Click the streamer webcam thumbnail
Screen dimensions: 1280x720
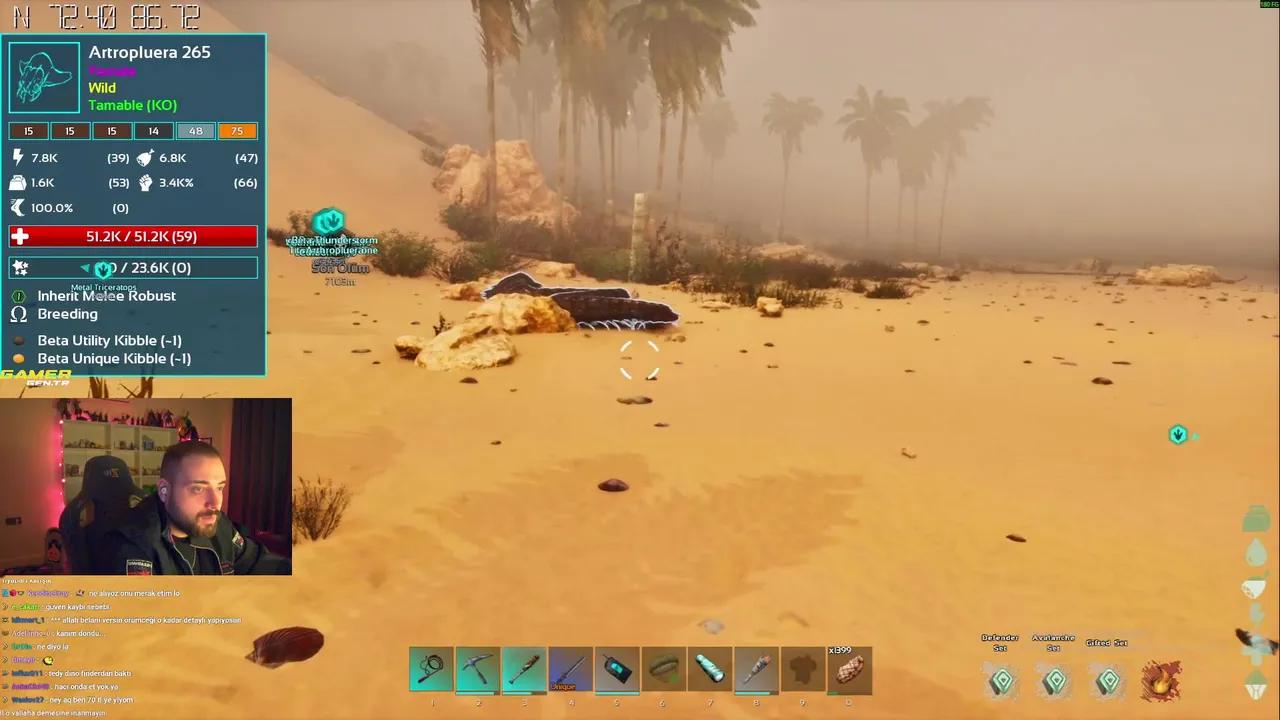click(146, 487)
